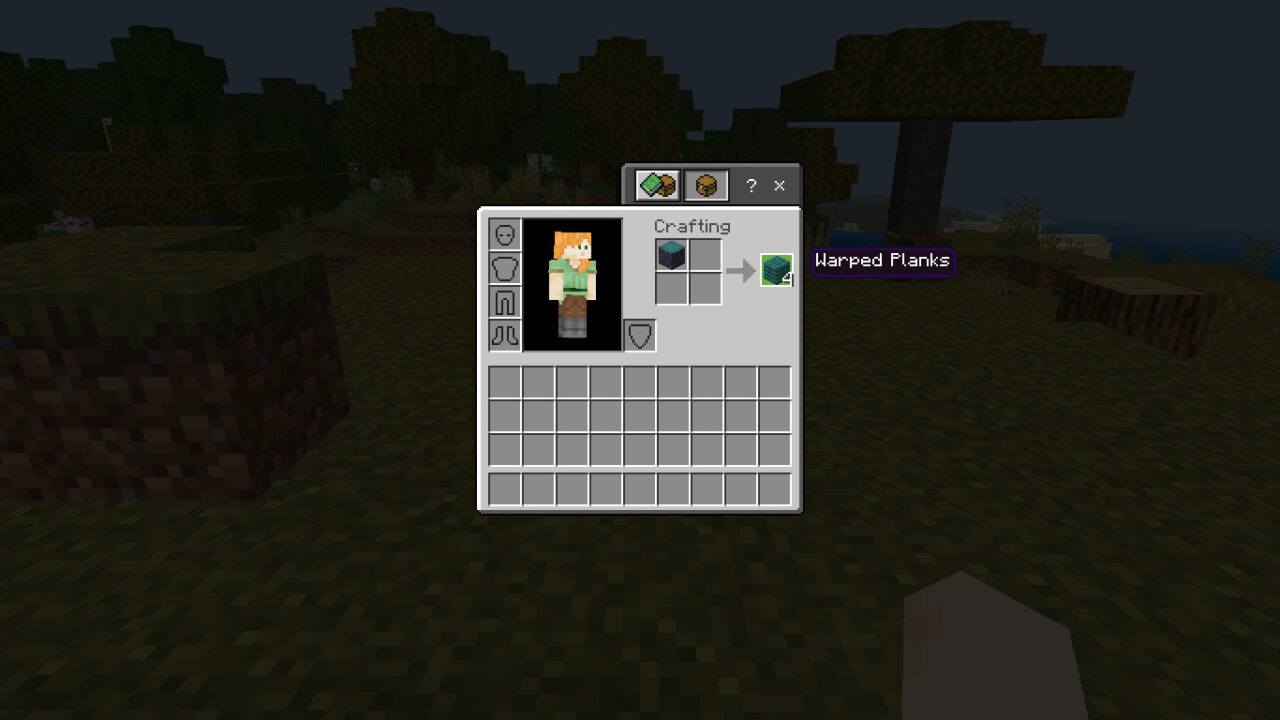Close the crafting screen

[x=779, y=185]
